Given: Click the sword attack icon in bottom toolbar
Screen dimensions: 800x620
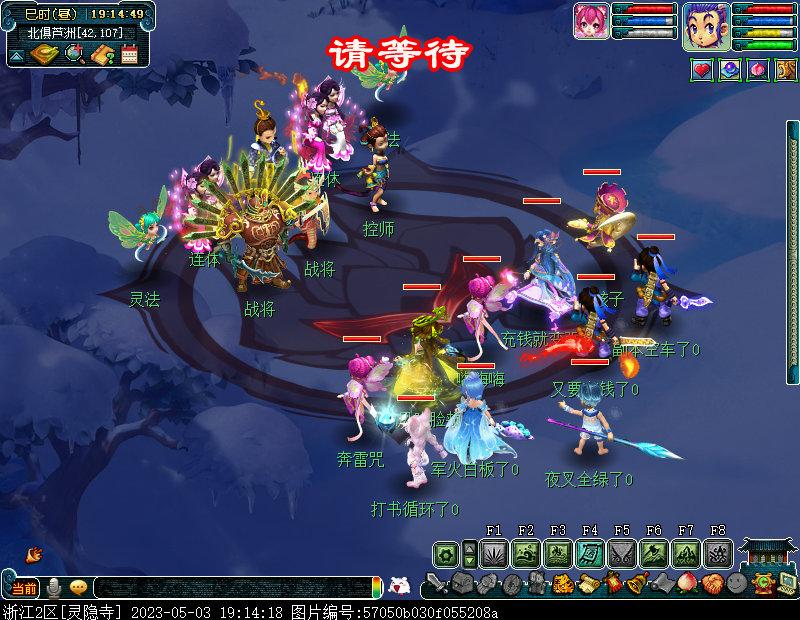Looking at the screenshot, I should click(437, 583).
